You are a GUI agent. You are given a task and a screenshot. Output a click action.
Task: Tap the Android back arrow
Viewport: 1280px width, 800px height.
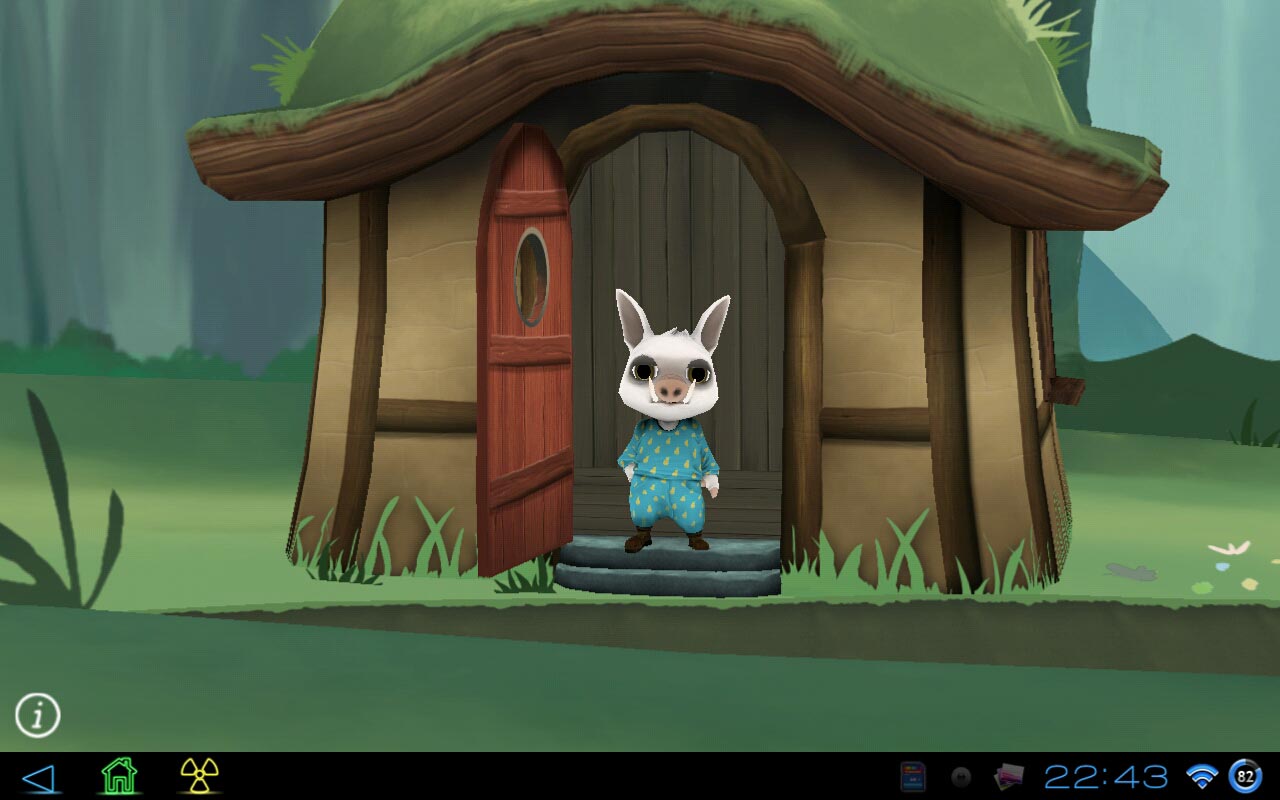pos(38,777)
